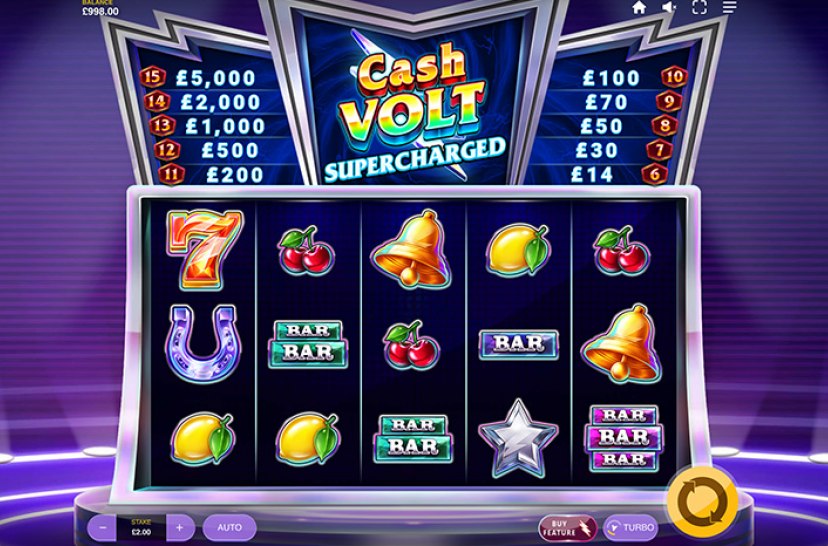Image resolution: width=828 pixels, height=546 pixels.
Task: Open the Auto spin options
Action: pos(230,527)
